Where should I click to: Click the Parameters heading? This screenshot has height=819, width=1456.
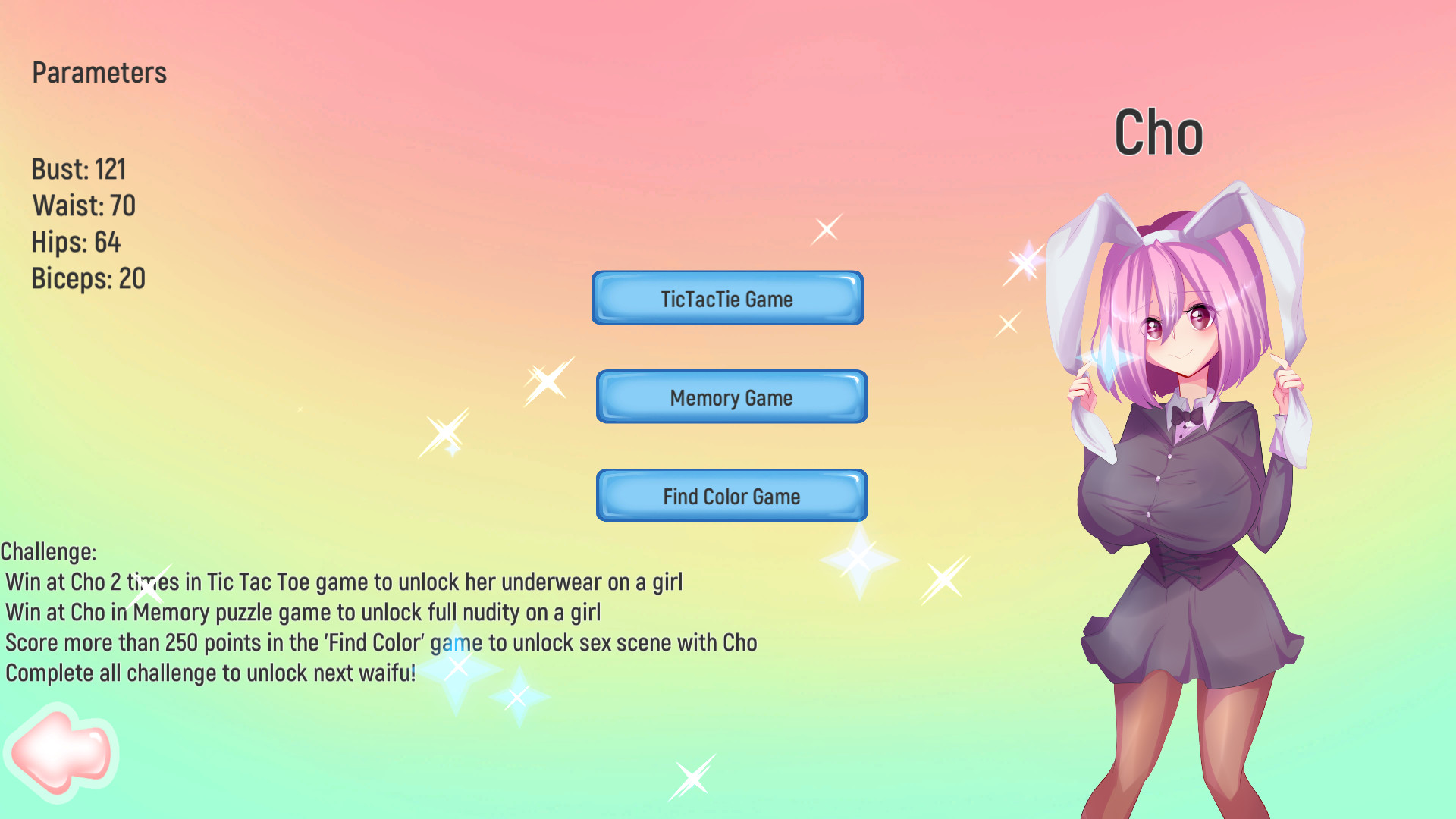point(99,73)
